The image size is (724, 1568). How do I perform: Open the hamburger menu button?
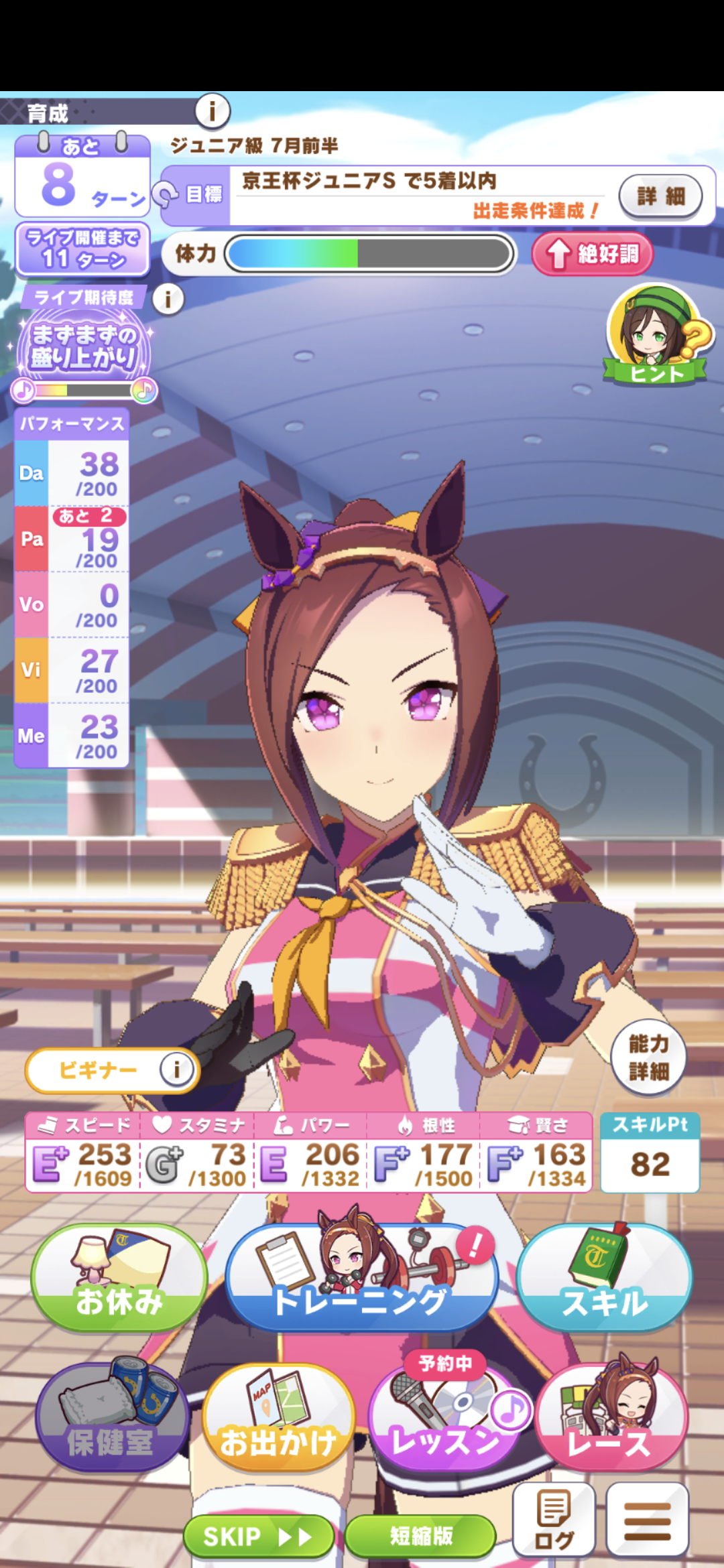(x=647, y=1520)
